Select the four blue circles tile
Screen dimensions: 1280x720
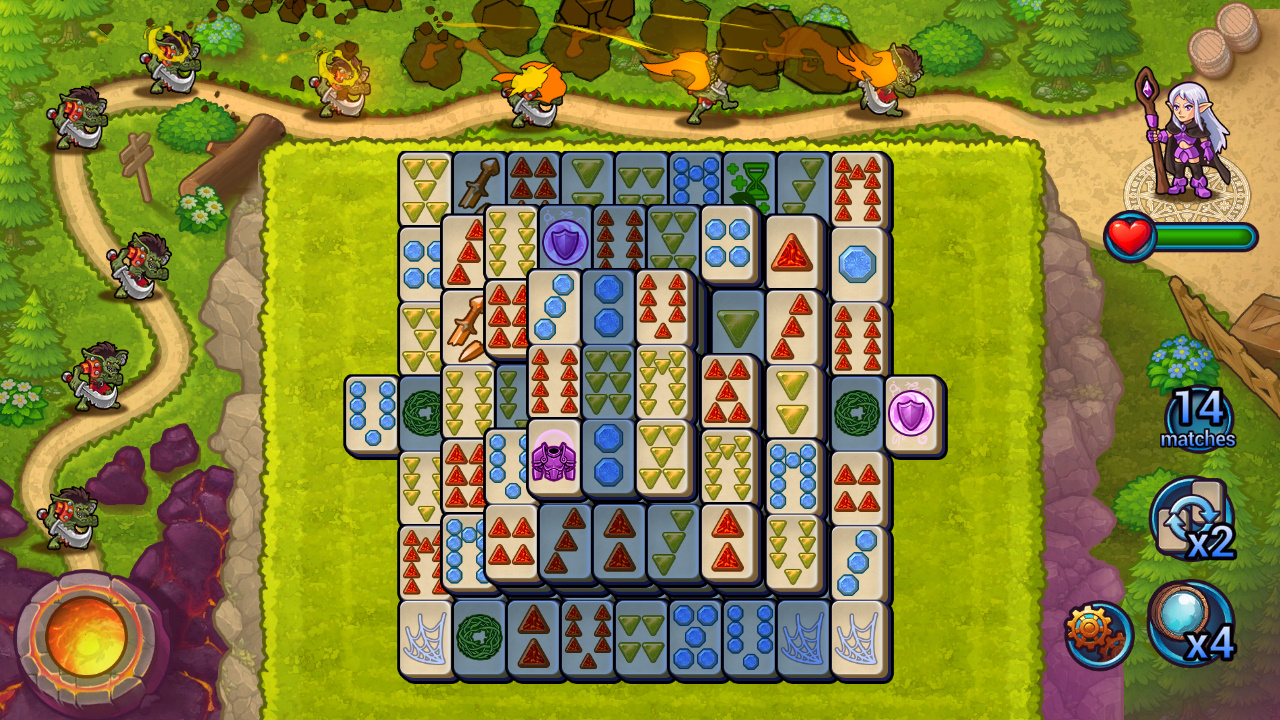coord(727,240)
